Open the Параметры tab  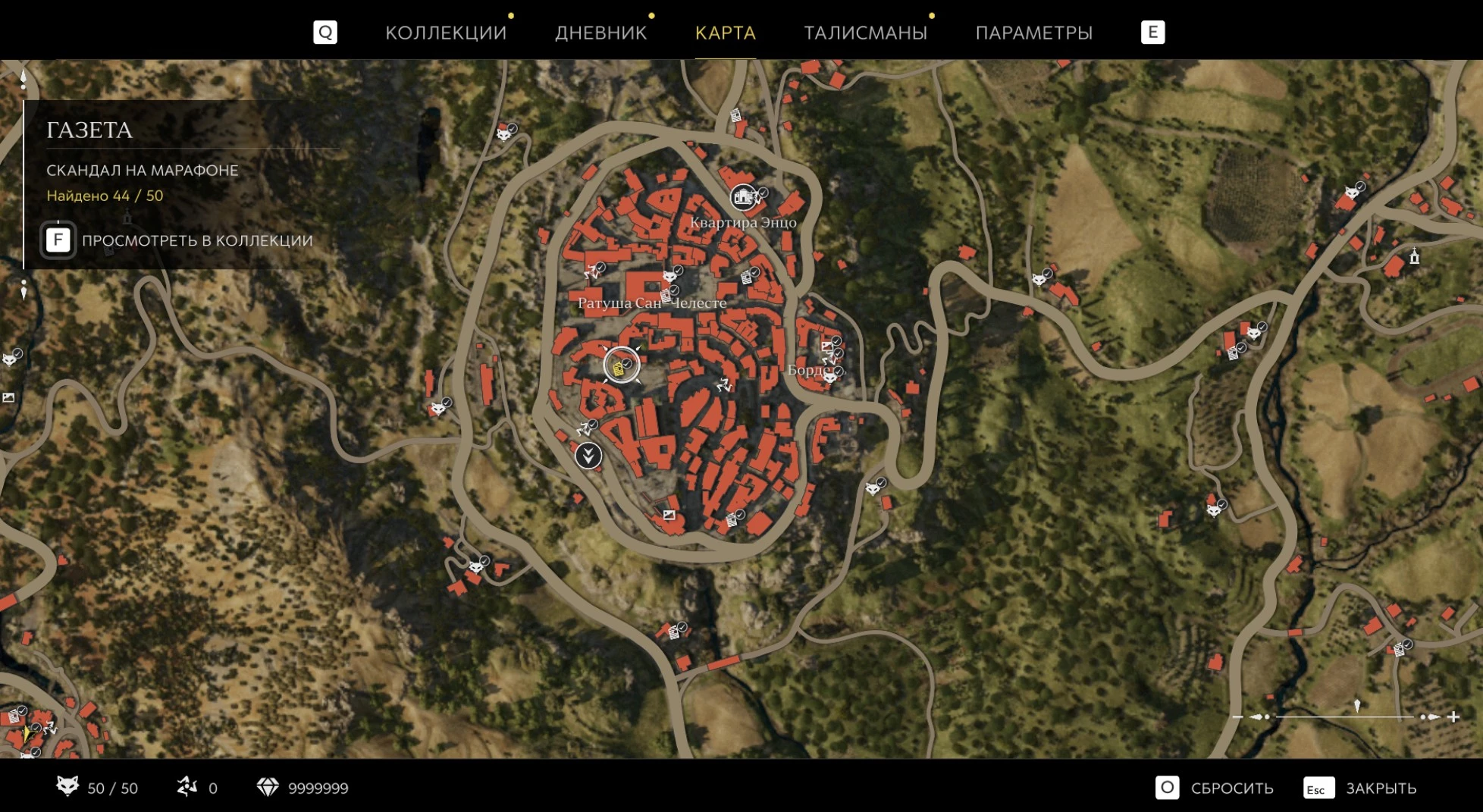(1033, 33)
